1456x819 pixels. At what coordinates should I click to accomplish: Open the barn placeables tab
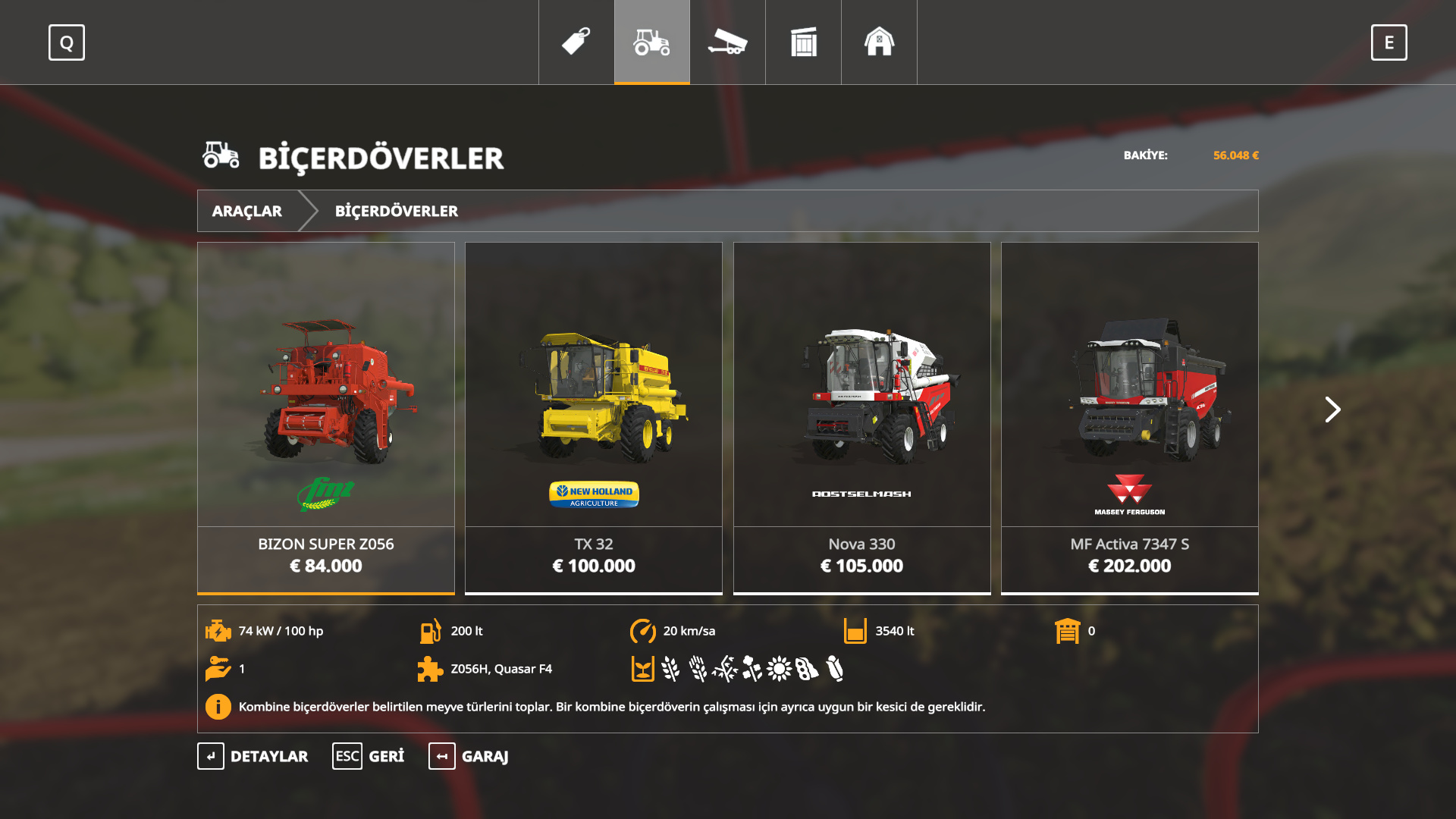880,42
